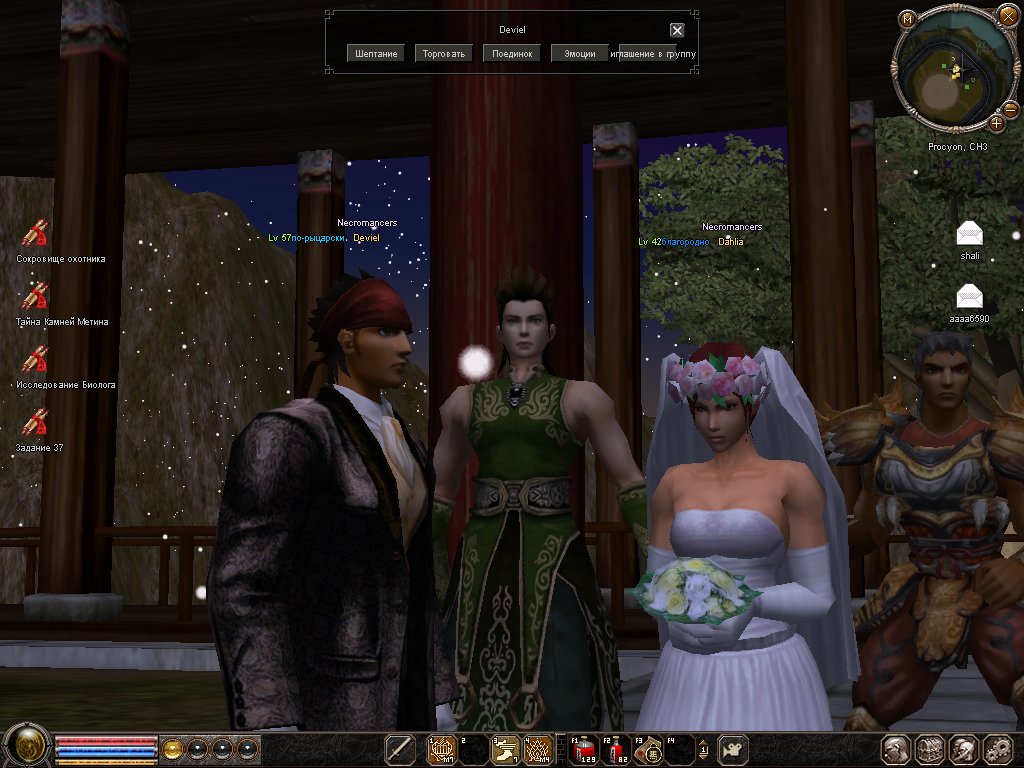
Task: Challenge Deviel with the Поединок button
Action: [x=512, y=53]
